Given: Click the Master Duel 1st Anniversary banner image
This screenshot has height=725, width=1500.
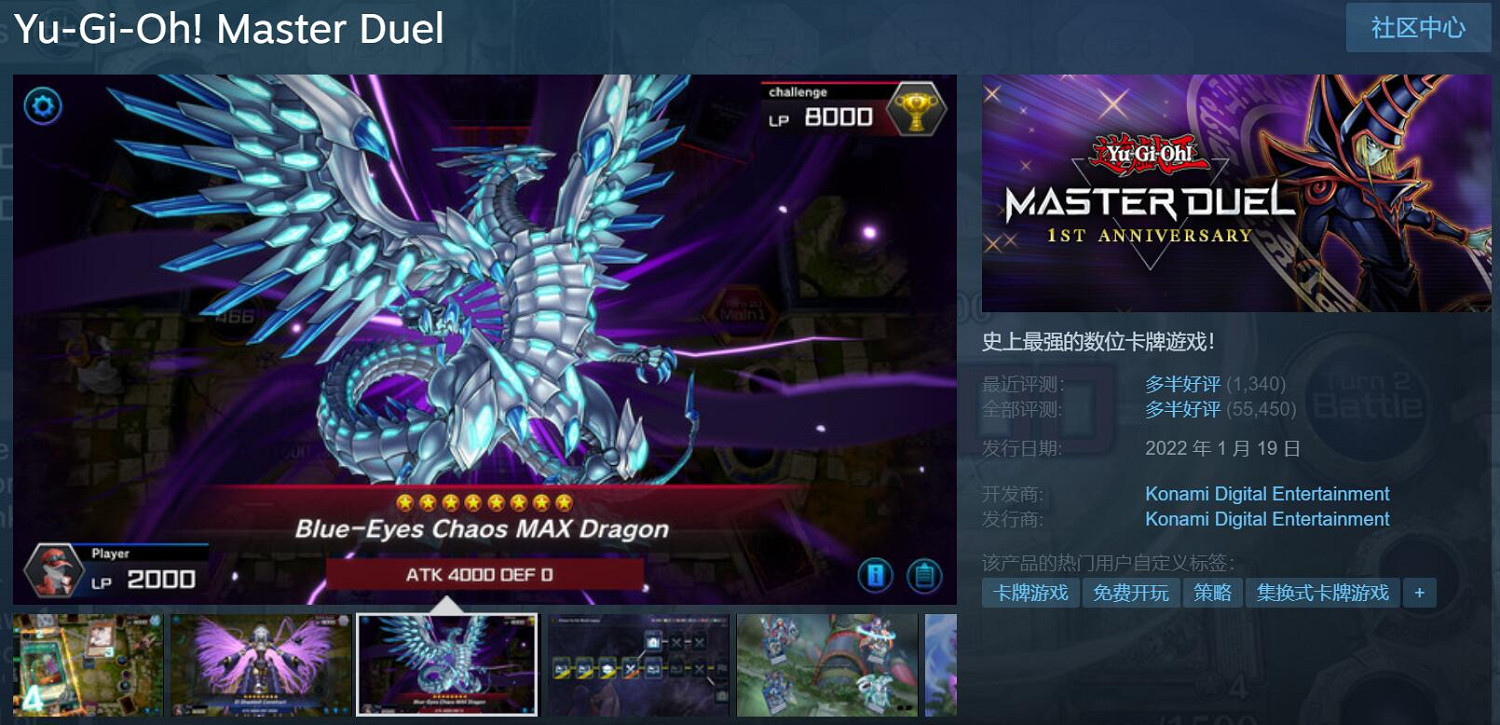Looking at the screenshot, I should 1234,195.
